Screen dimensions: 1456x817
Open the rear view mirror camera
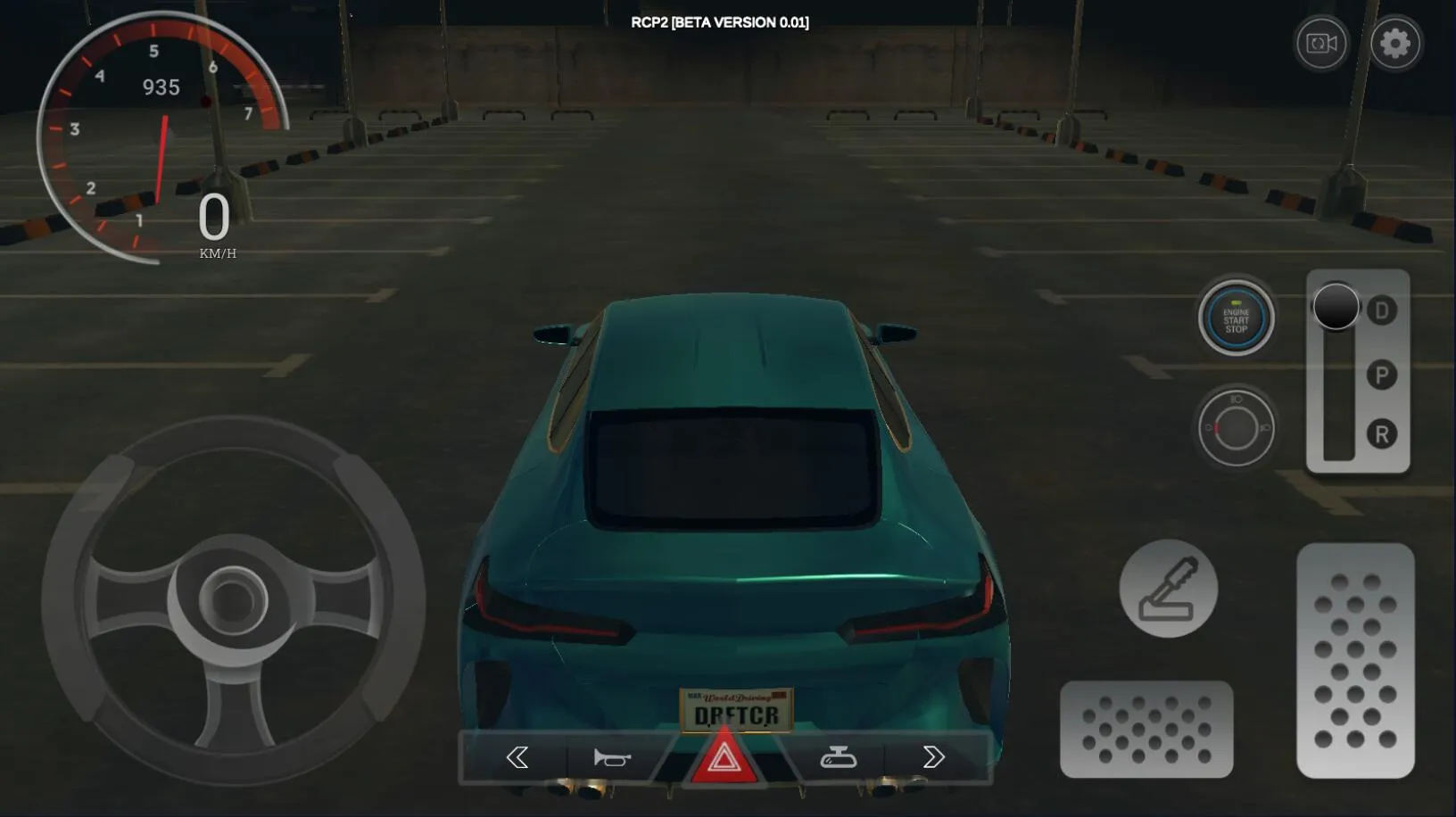tap(840, 757)
